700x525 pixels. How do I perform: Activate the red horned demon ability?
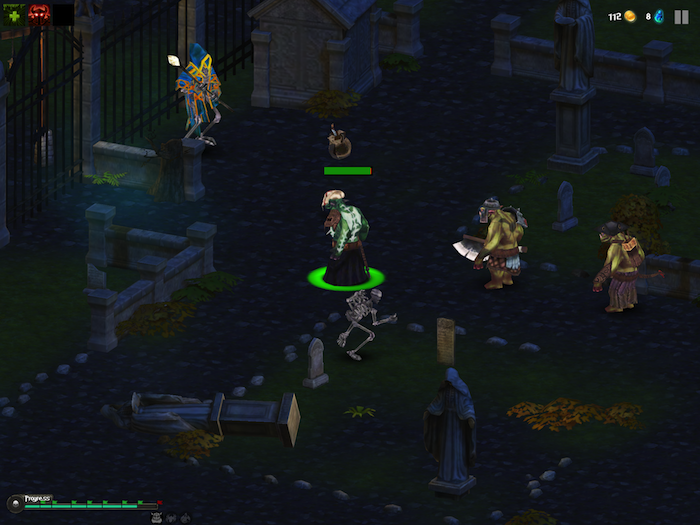pyautogui.click(x=38, y=13)
